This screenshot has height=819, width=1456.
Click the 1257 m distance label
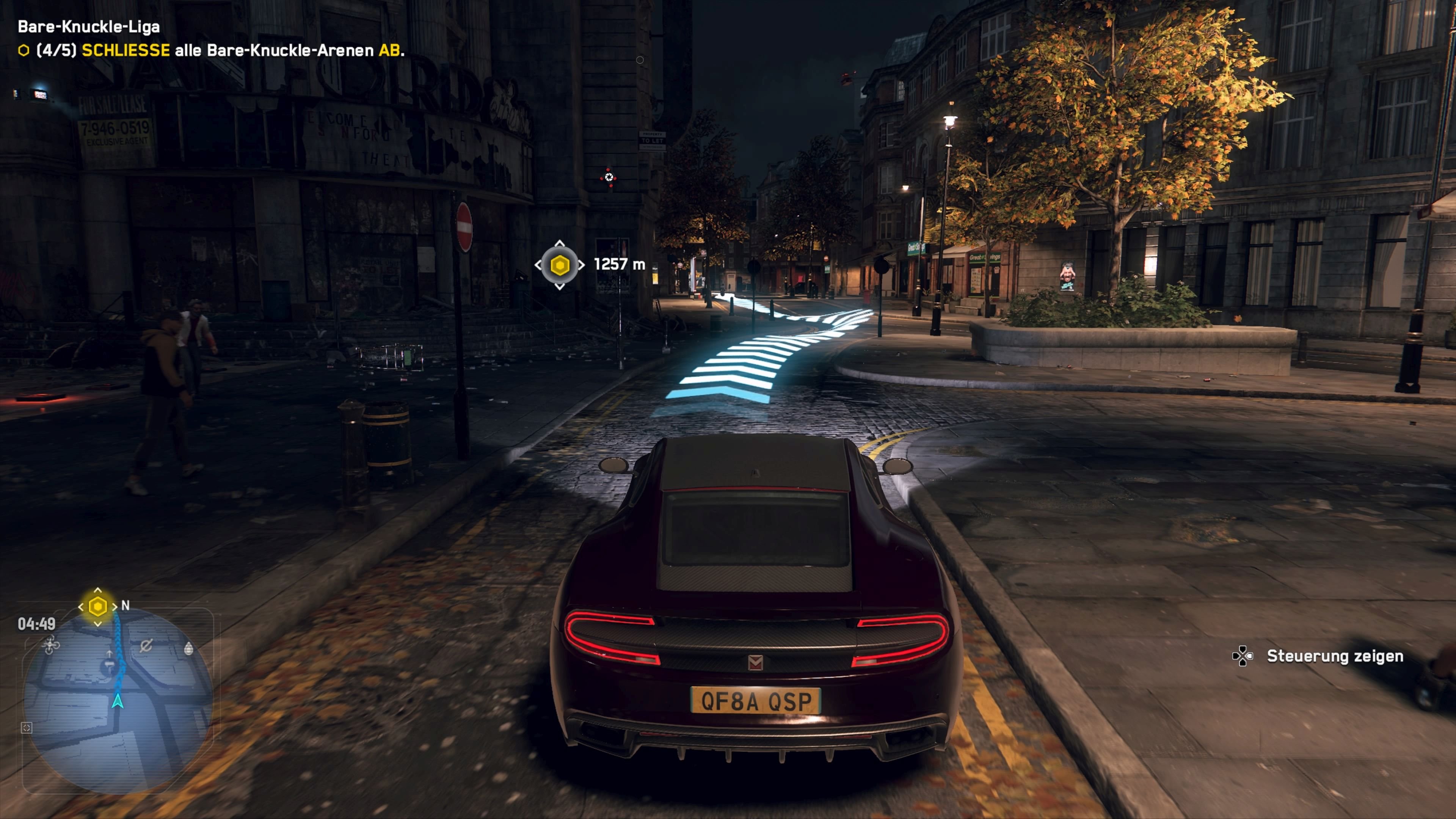coord(619,265)
